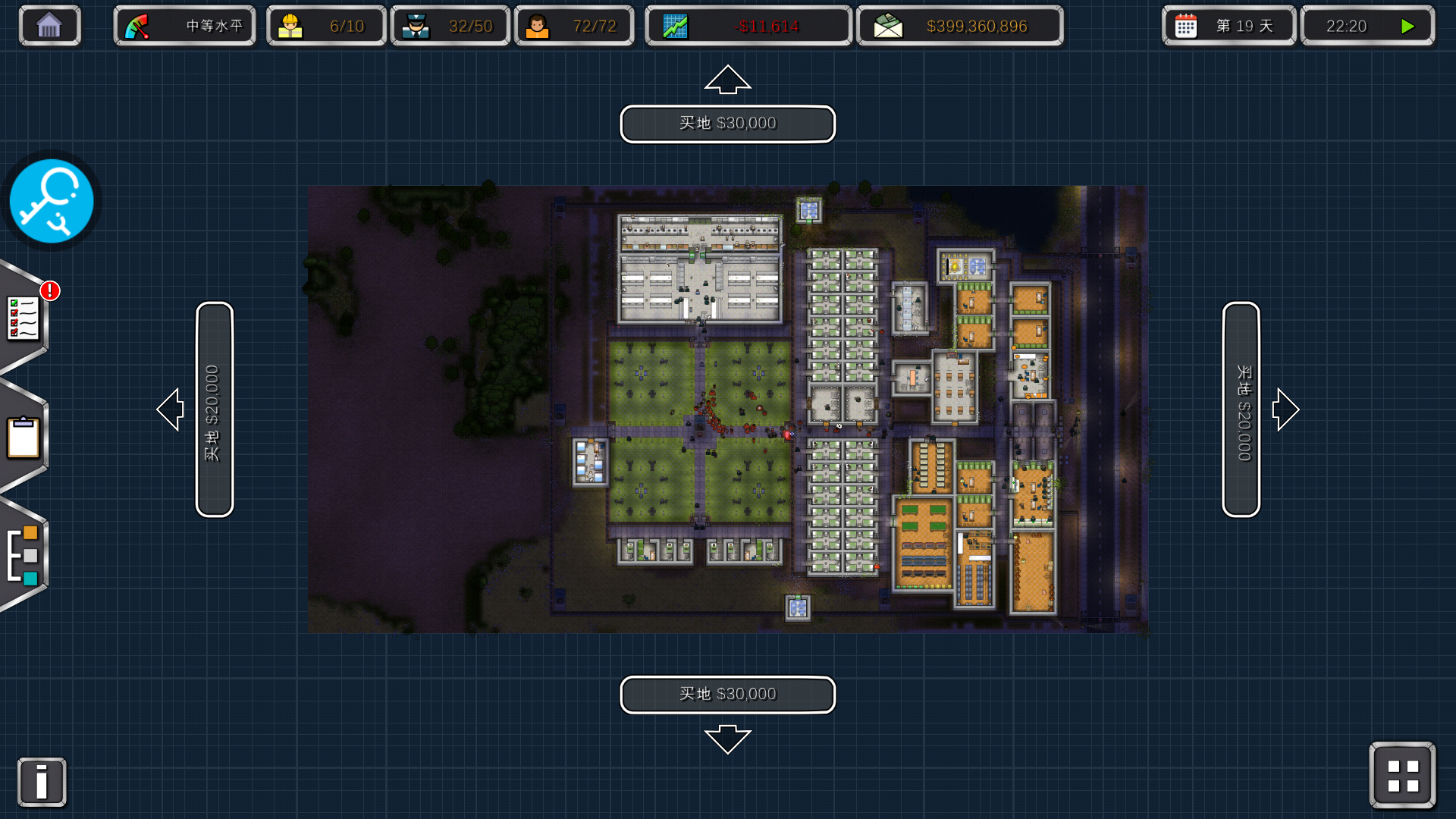
Task: Open the clipboard tab
Action: (x=24, y=438)
